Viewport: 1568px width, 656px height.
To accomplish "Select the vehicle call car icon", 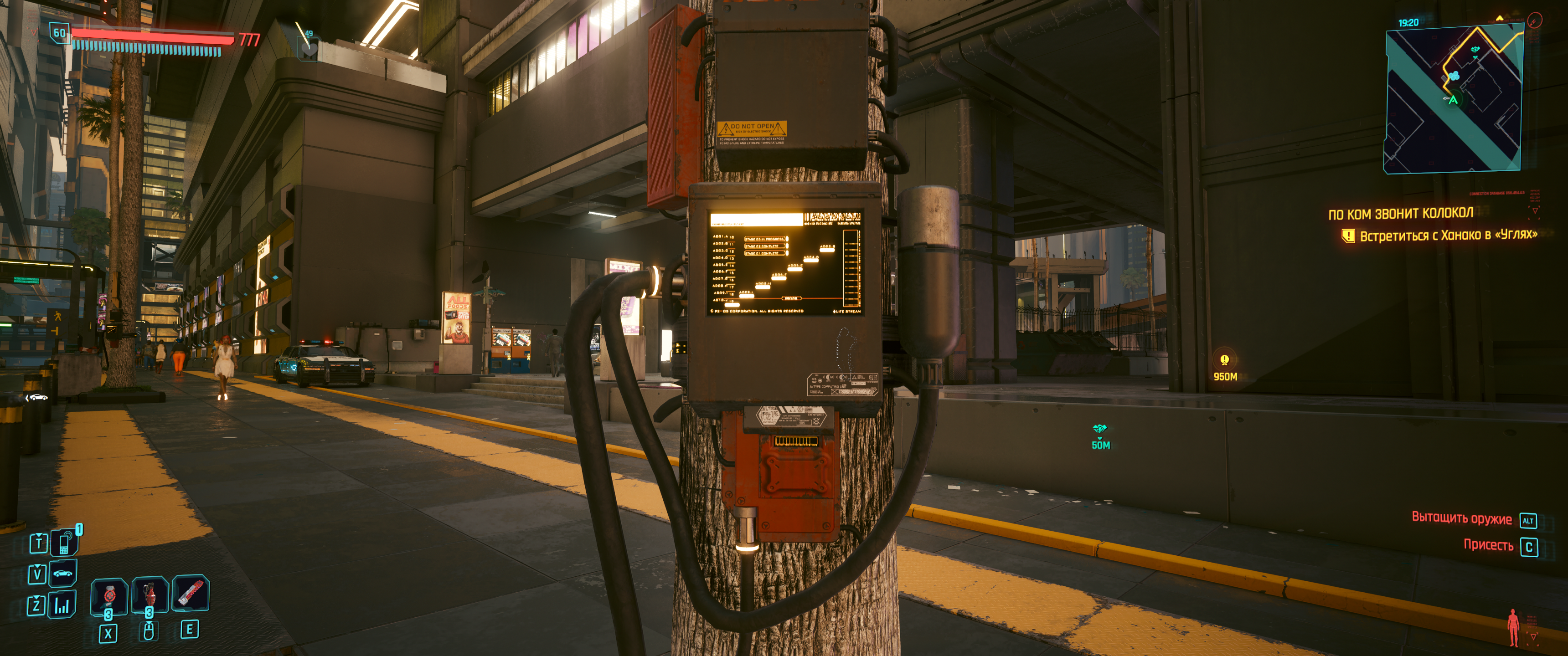I will click(x=63, y=573).
